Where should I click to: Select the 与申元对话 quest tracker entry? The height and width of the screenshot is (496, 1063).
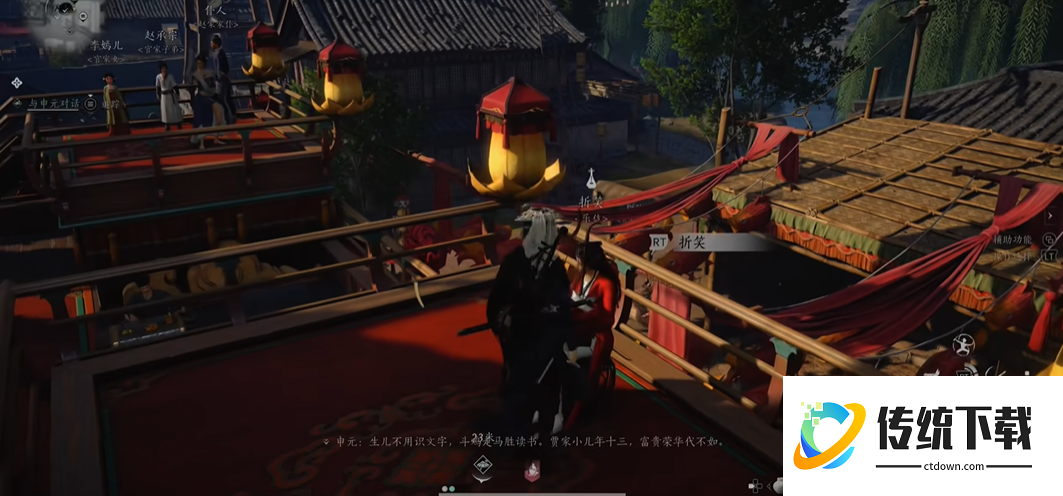[x=50, y=103]
